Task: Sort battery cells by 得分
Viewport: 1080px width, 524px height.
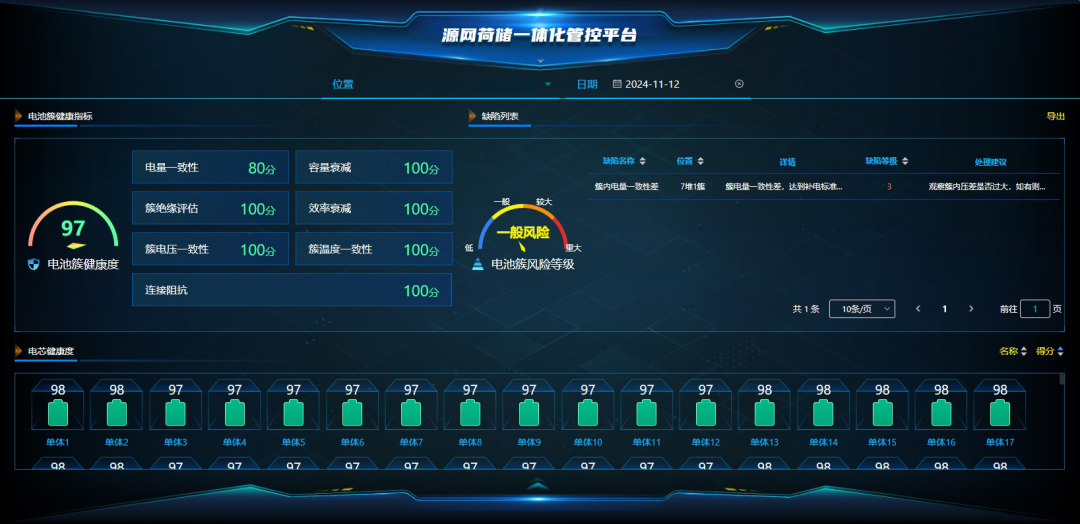Action: click(x=1050, y=351)
